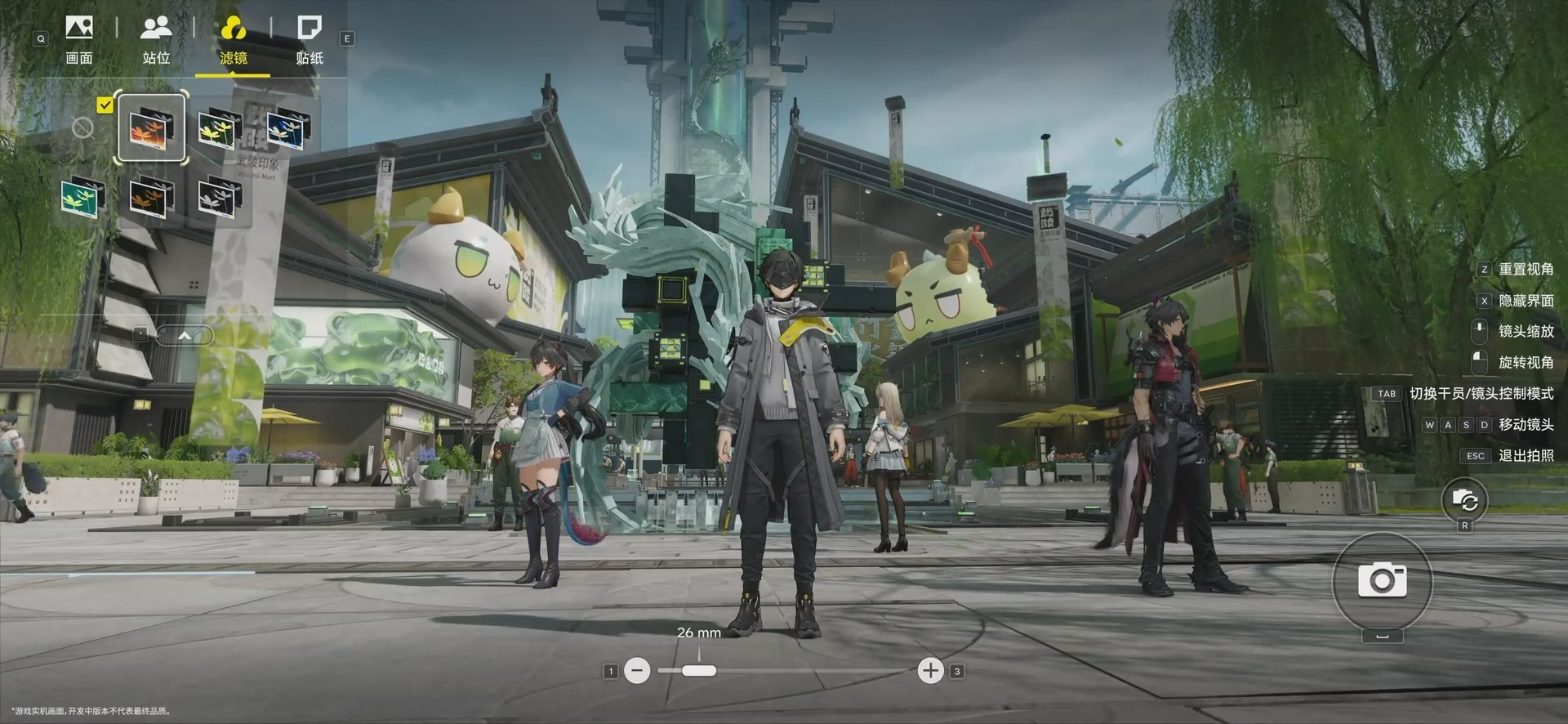
Task: Choose the teal flower filter
Action: pos(82,197)
